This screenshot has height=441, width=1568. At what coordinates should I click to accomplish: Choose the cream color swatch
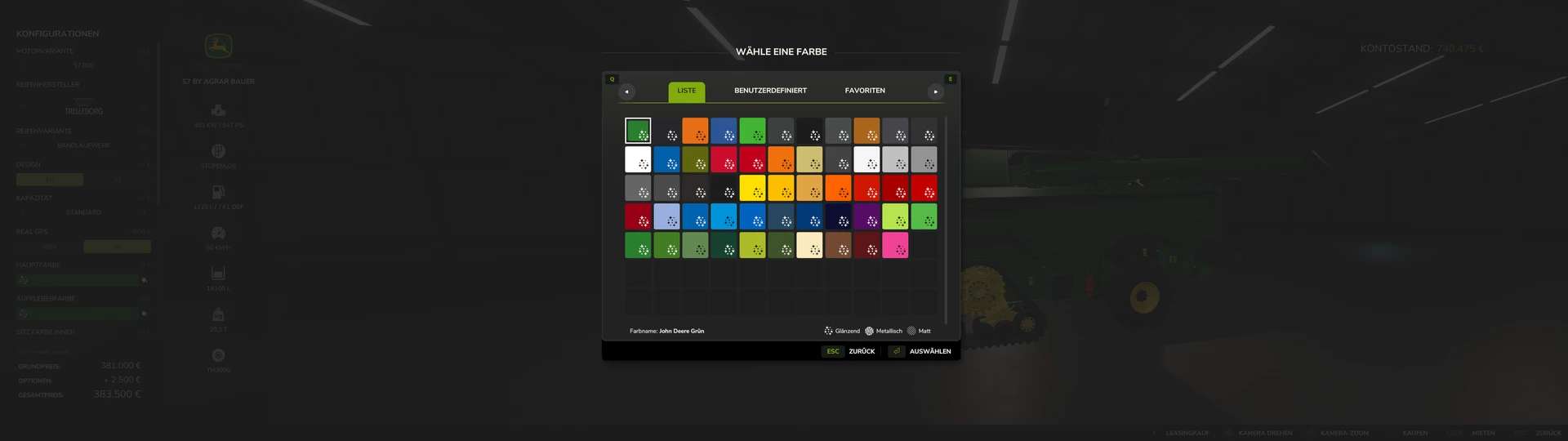[x=809, y=245]
